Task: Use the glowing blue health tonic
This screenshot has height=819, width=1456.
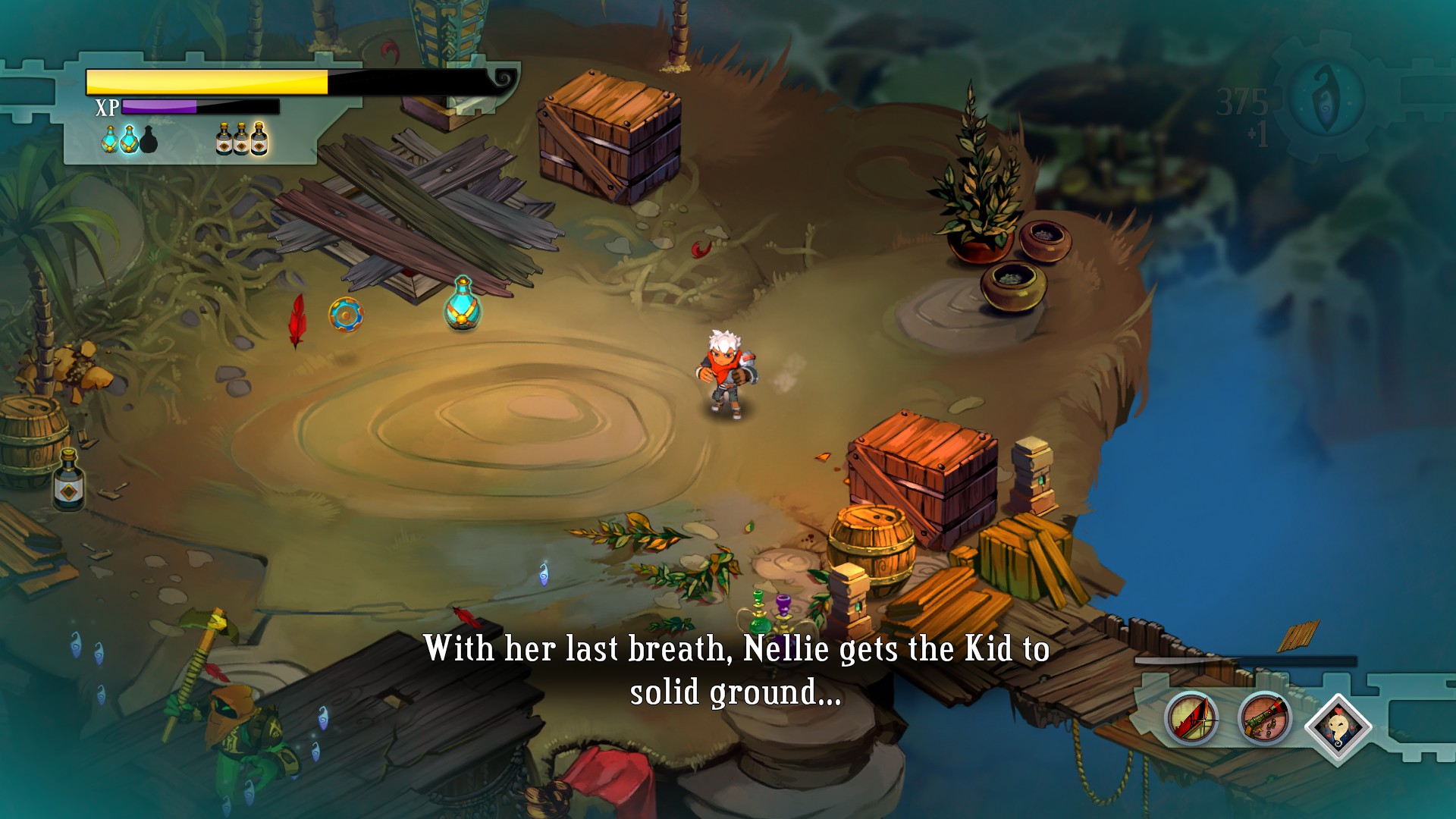Action: point(130,140)
